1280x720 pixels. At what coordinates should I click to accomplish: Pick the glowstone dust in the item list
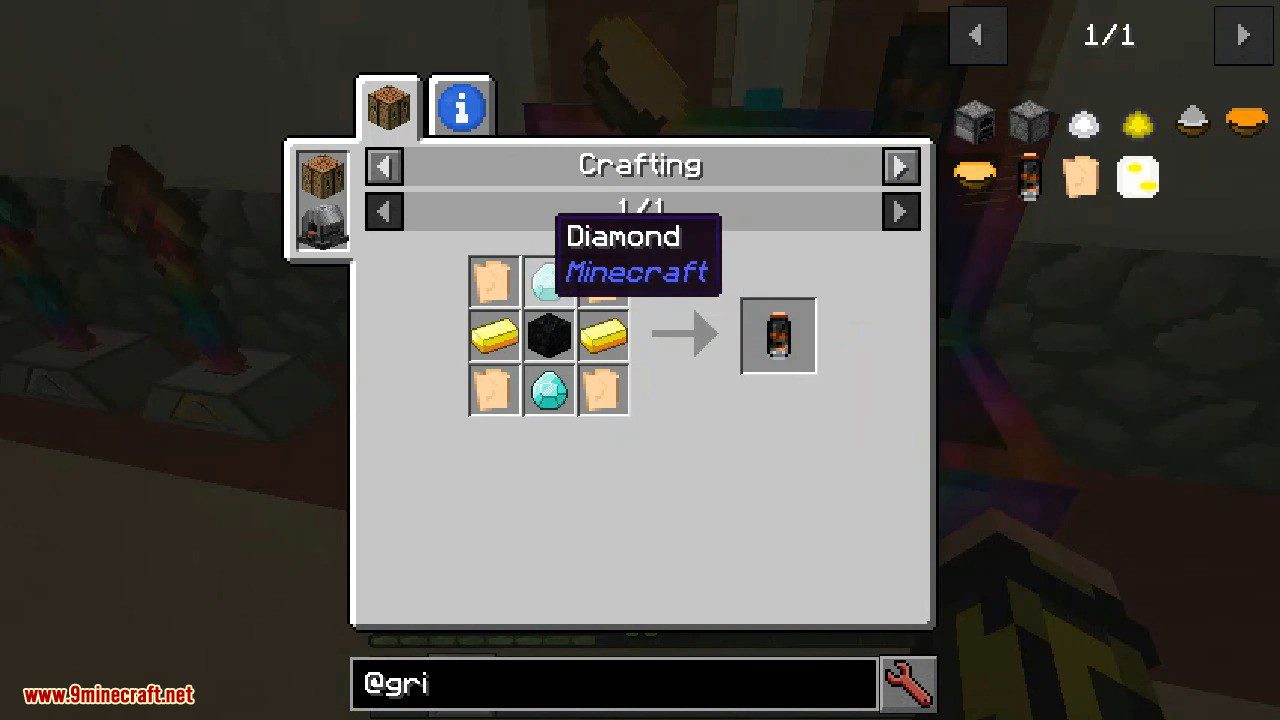point(1137,123)
